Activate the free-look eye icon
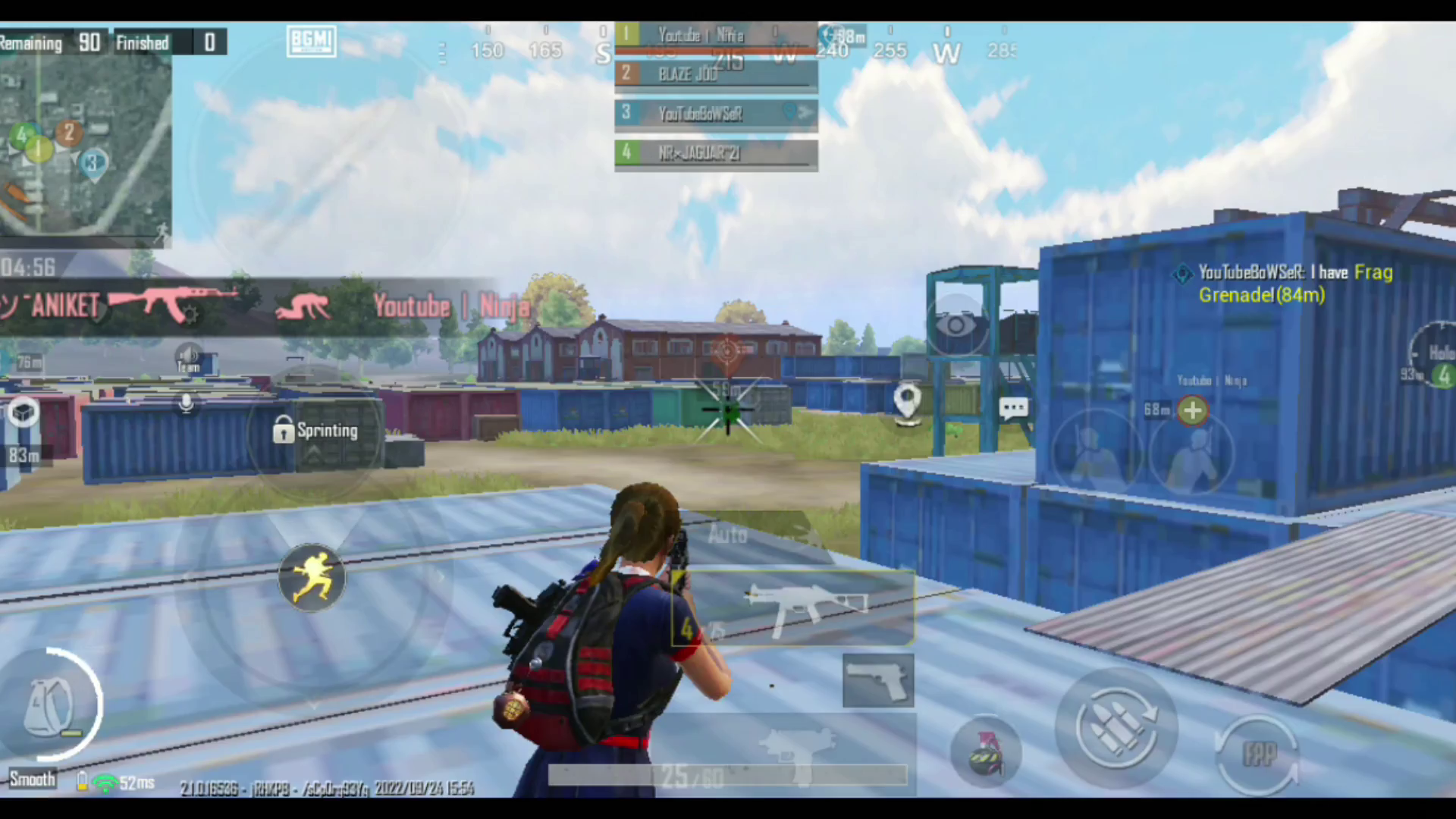1456x819 pixels. [x=955, y=325]
